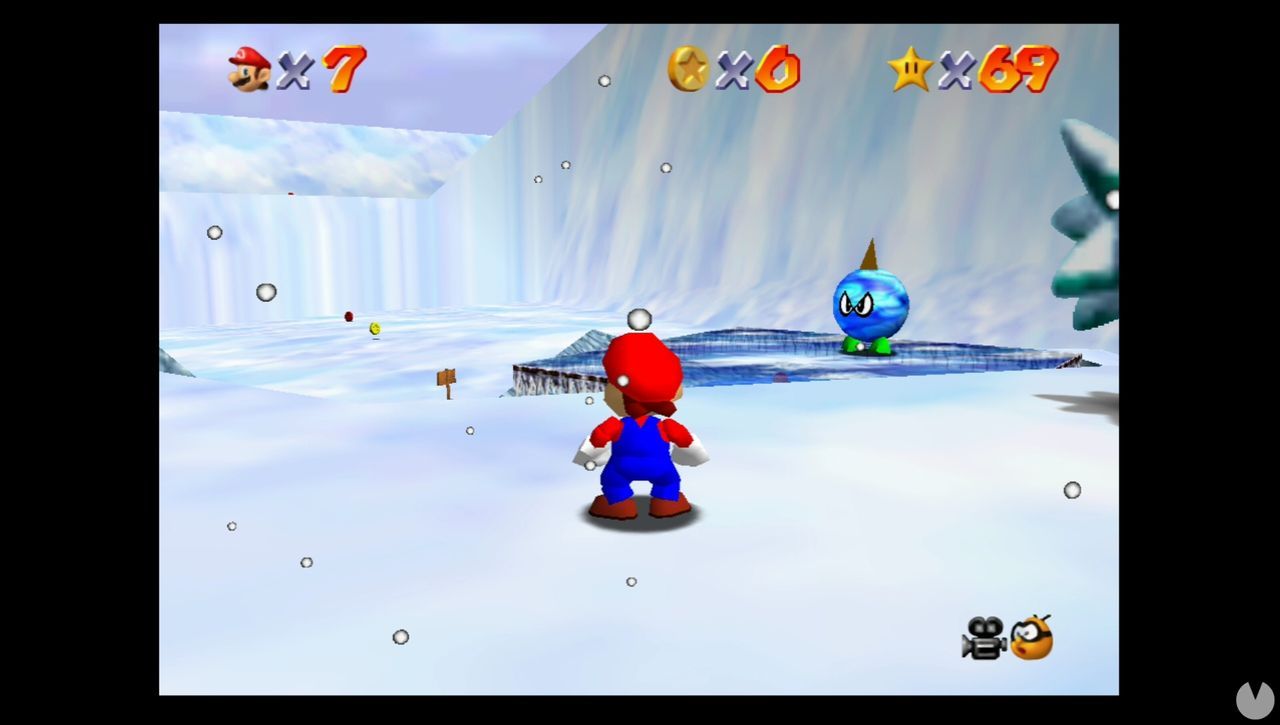Screen dimensions: 1280x725
Task: Click the gold coin counter icon
Action: (691, 66)
